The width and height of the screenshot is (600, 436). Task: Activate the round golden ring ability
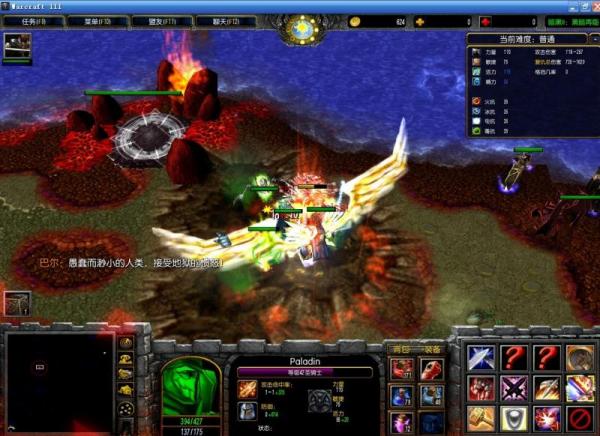[579, 358]
